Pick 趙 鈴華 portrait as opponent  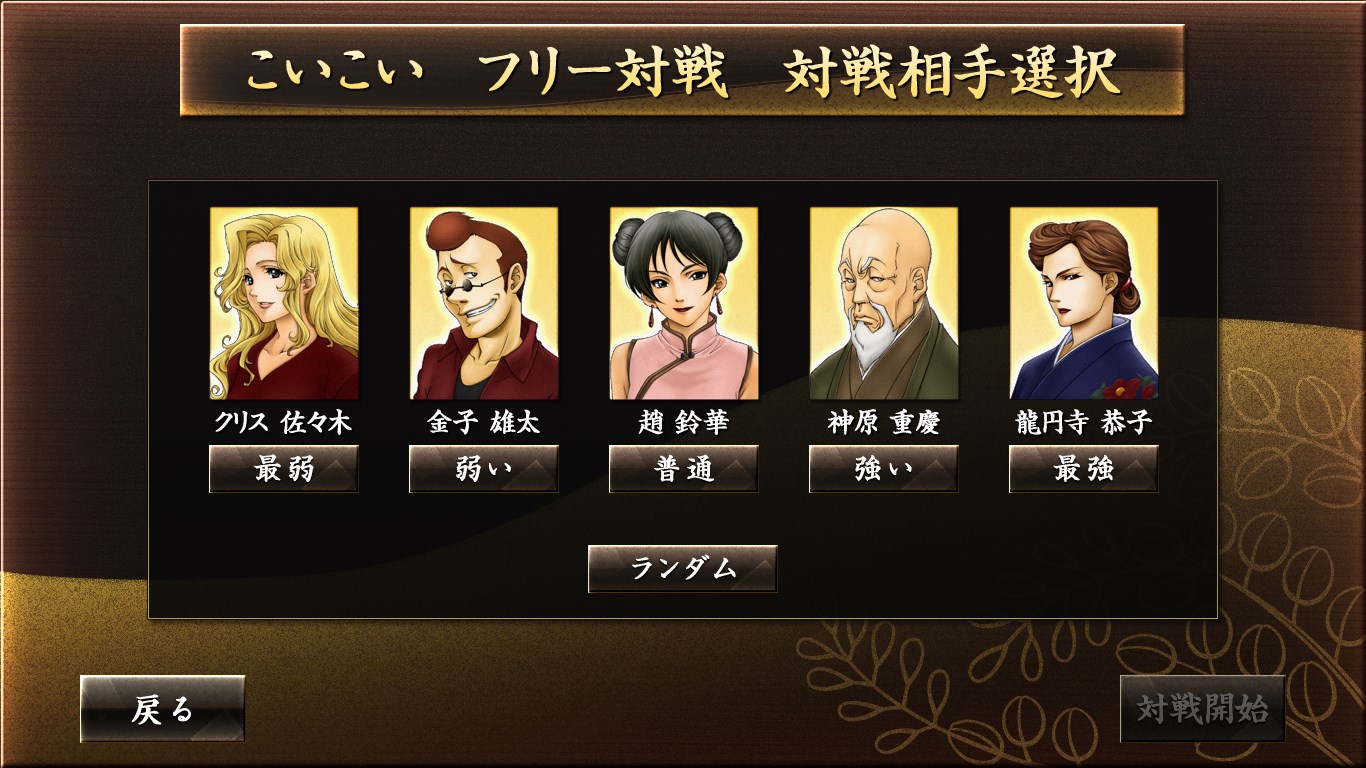point(684,303)
